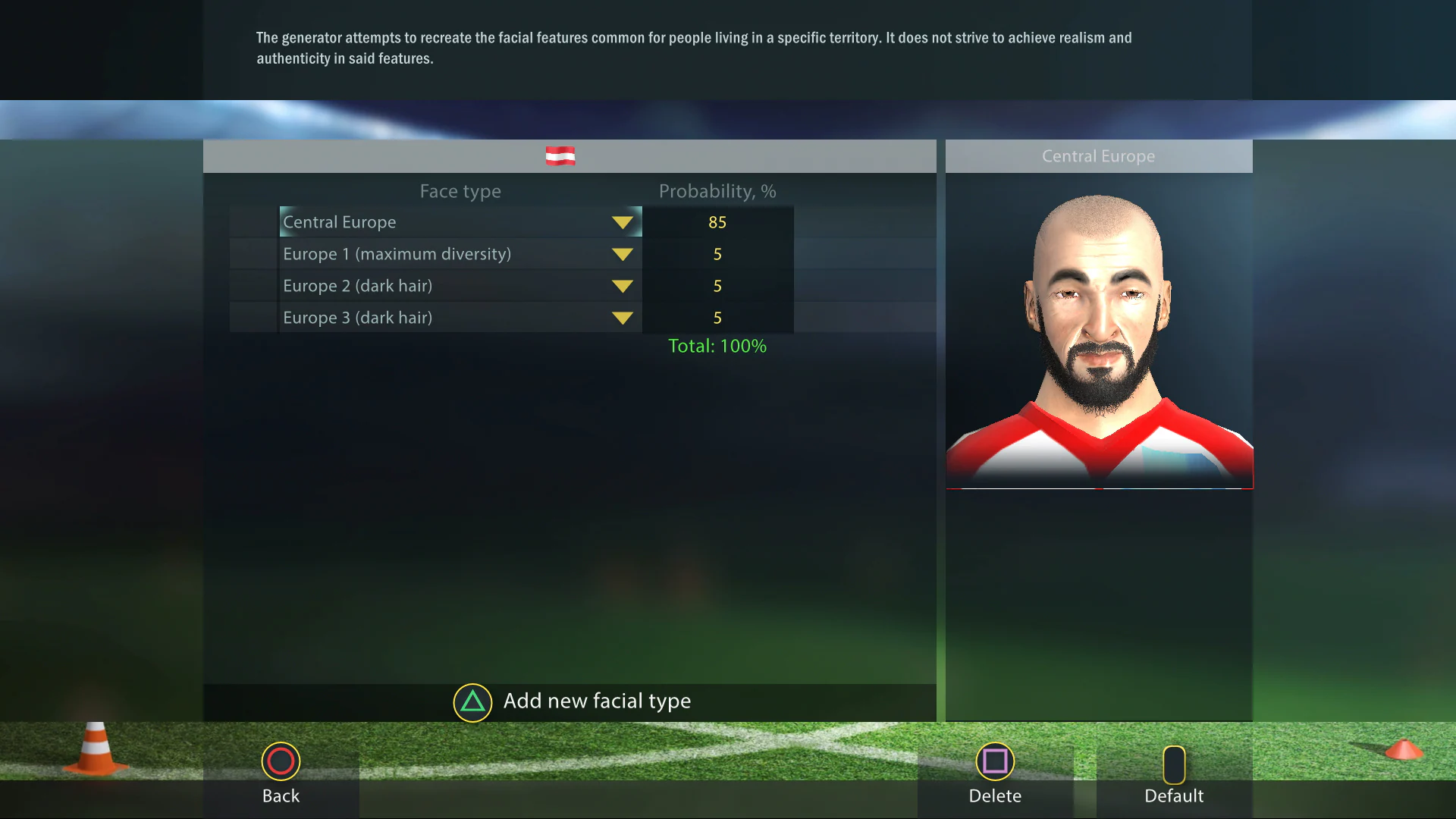The height and width of the screenshot is (819, 1456).
Task: Click the Austrian flag icon
Action: 561,155
